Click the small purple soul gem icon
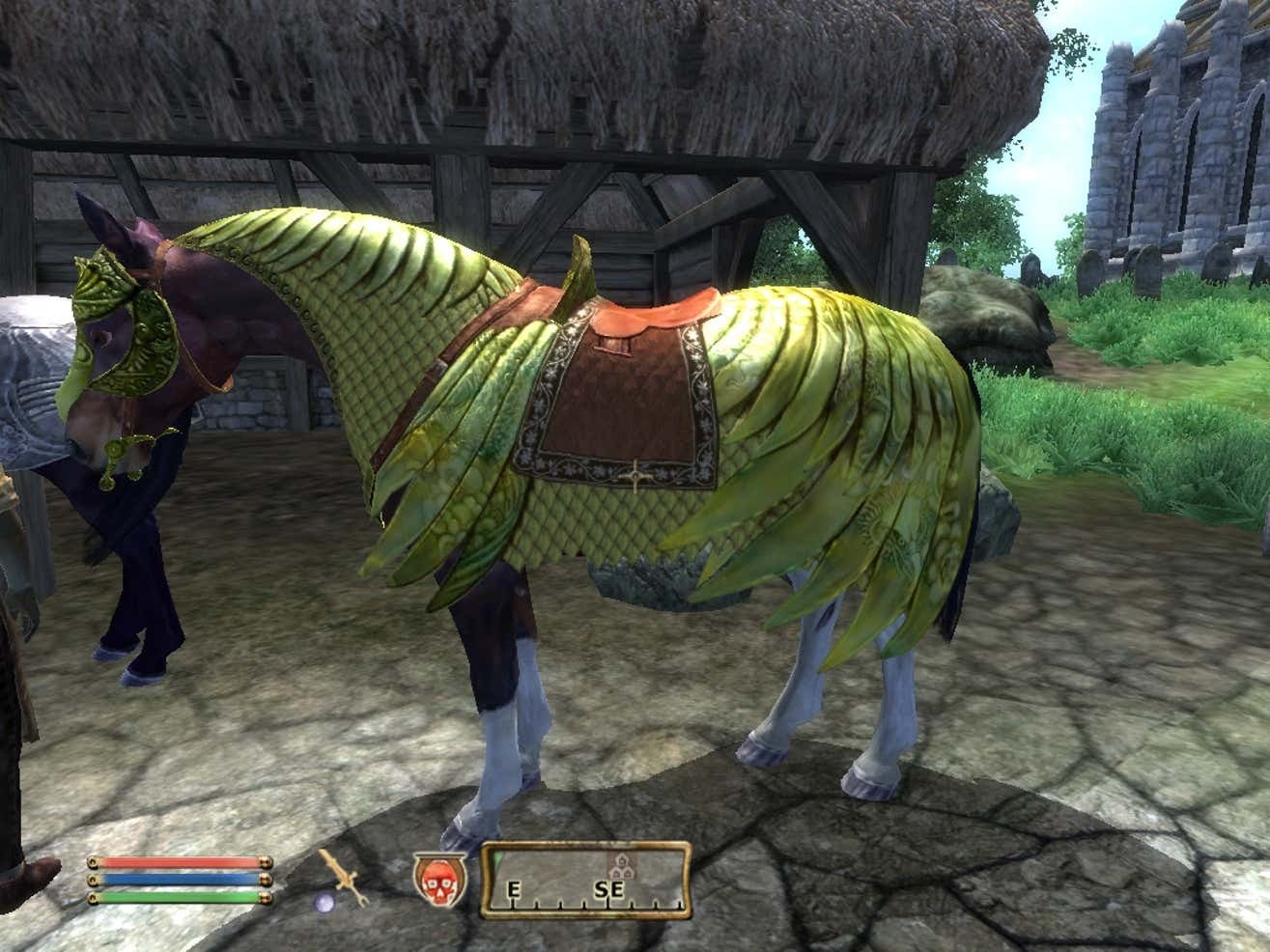The height and width of the screenshot is (952, 1270). (324, 902)
